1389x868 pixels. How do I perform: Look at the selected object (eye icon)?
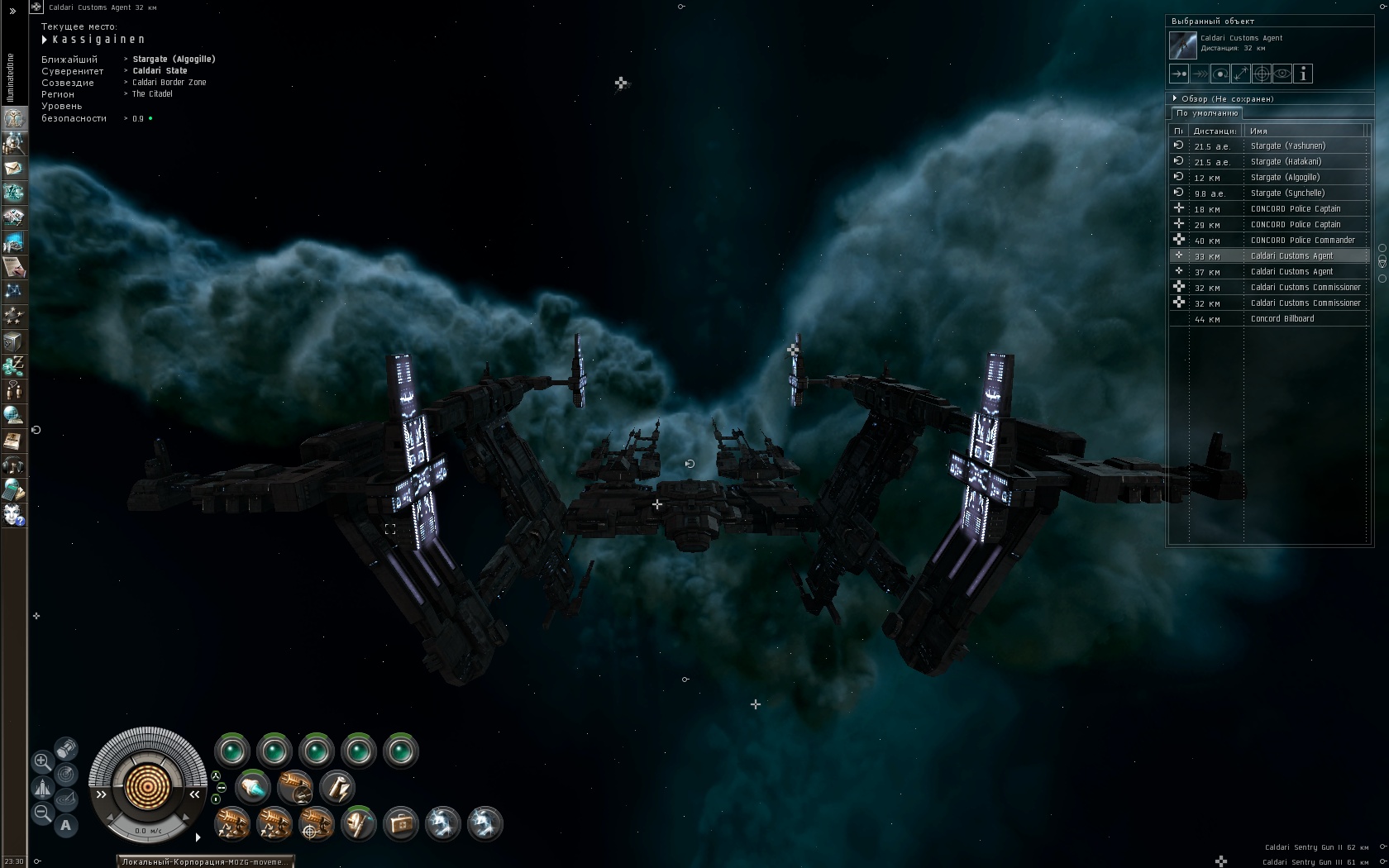[x=1282, y=74]
